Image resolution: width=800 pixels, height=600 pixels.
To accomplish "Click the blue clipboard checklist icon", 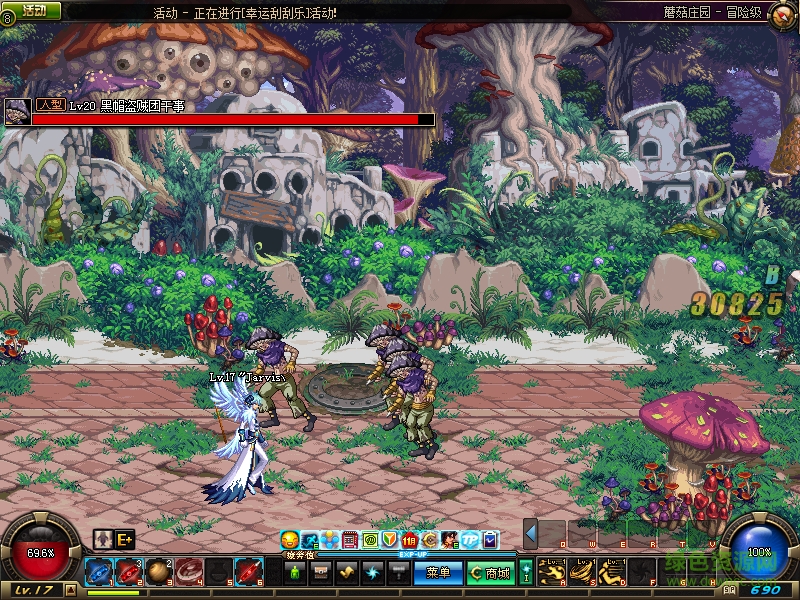I will [490, 540].
